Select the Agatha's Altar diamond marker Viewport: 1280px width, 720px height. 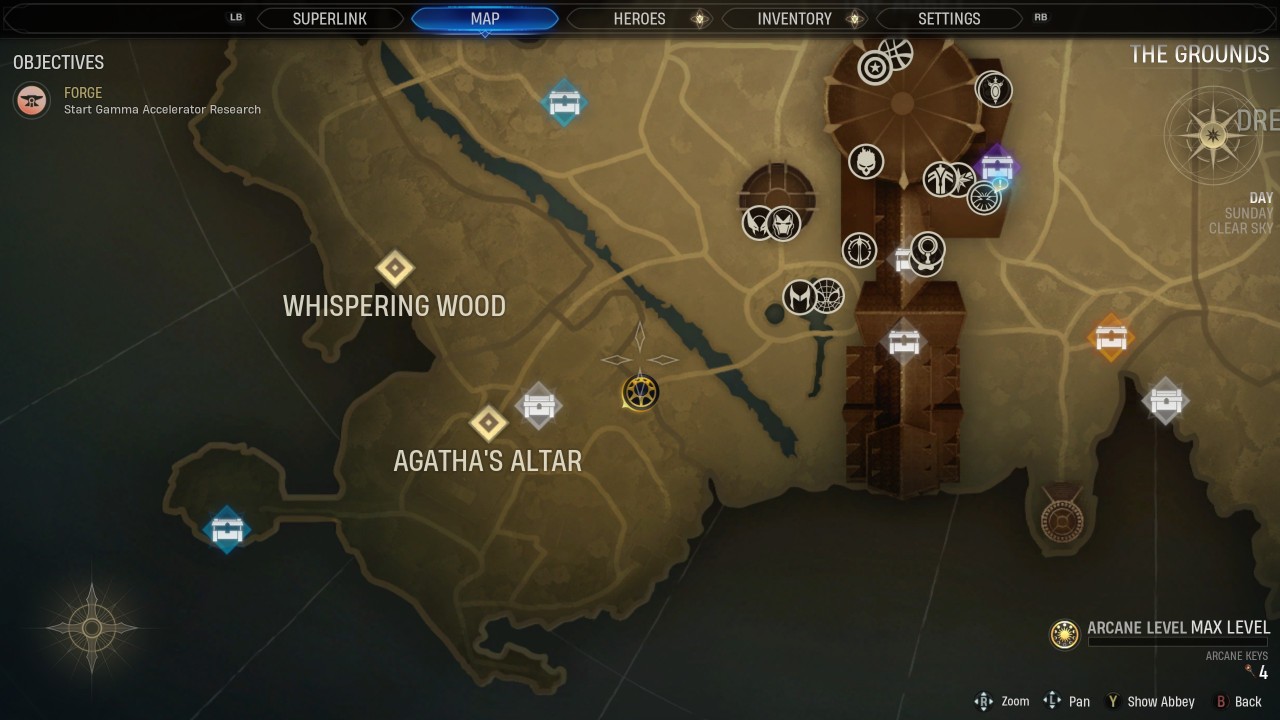(x=488, y=423)
